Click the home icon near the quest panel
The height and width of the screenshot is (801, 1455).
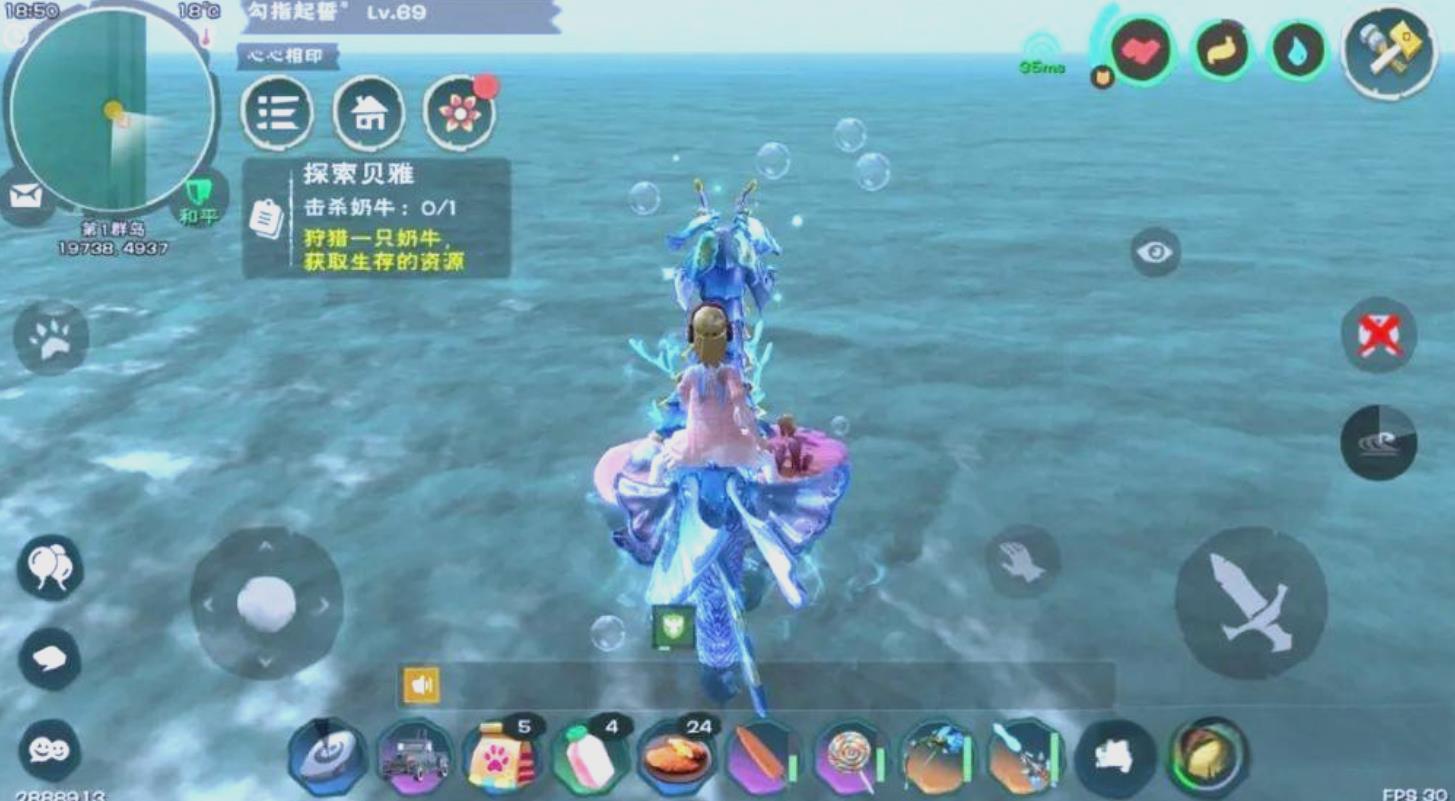click(x=370, y=115)
